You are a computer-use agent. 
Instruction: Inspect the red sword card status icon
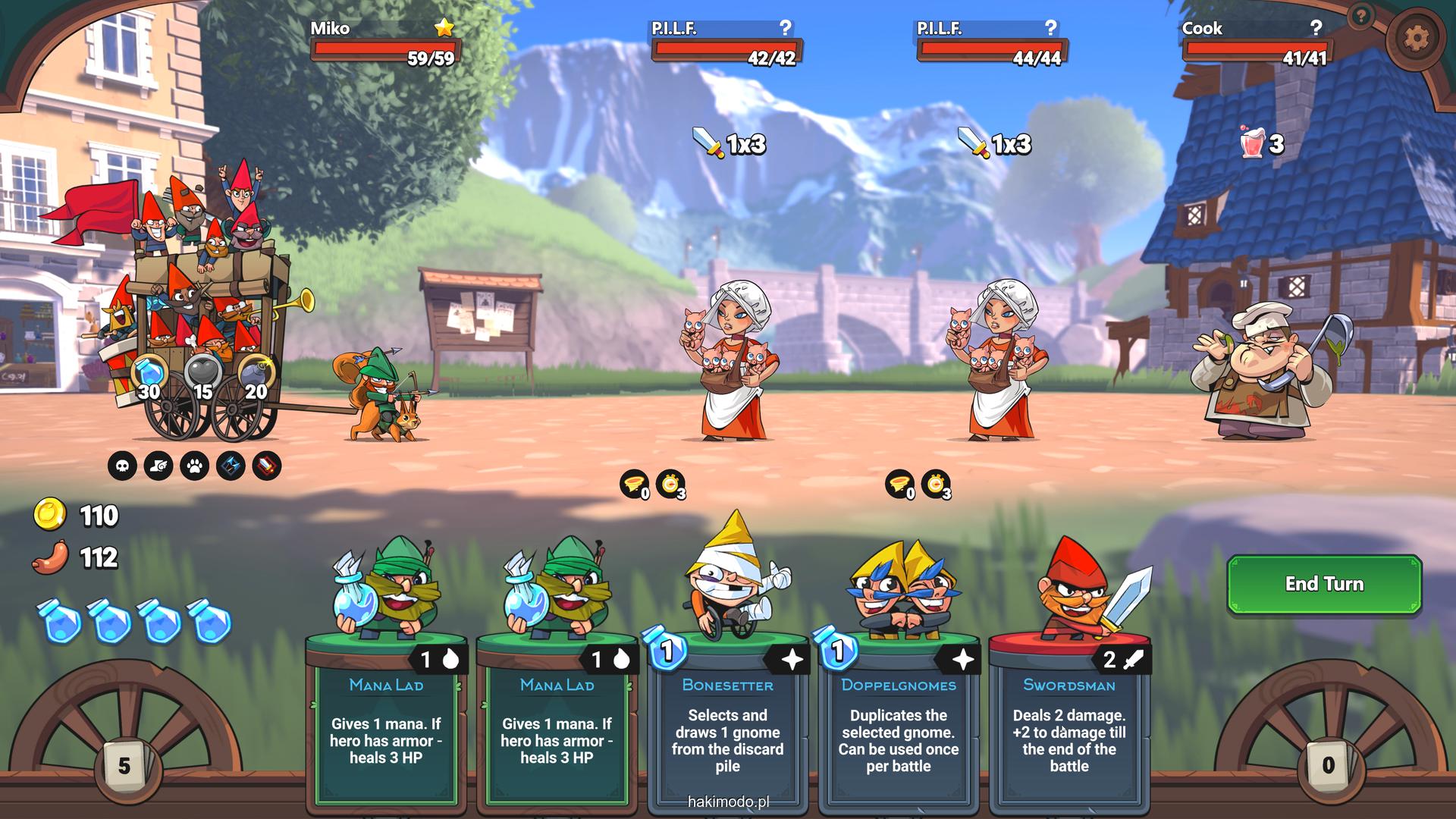(266, 466)
